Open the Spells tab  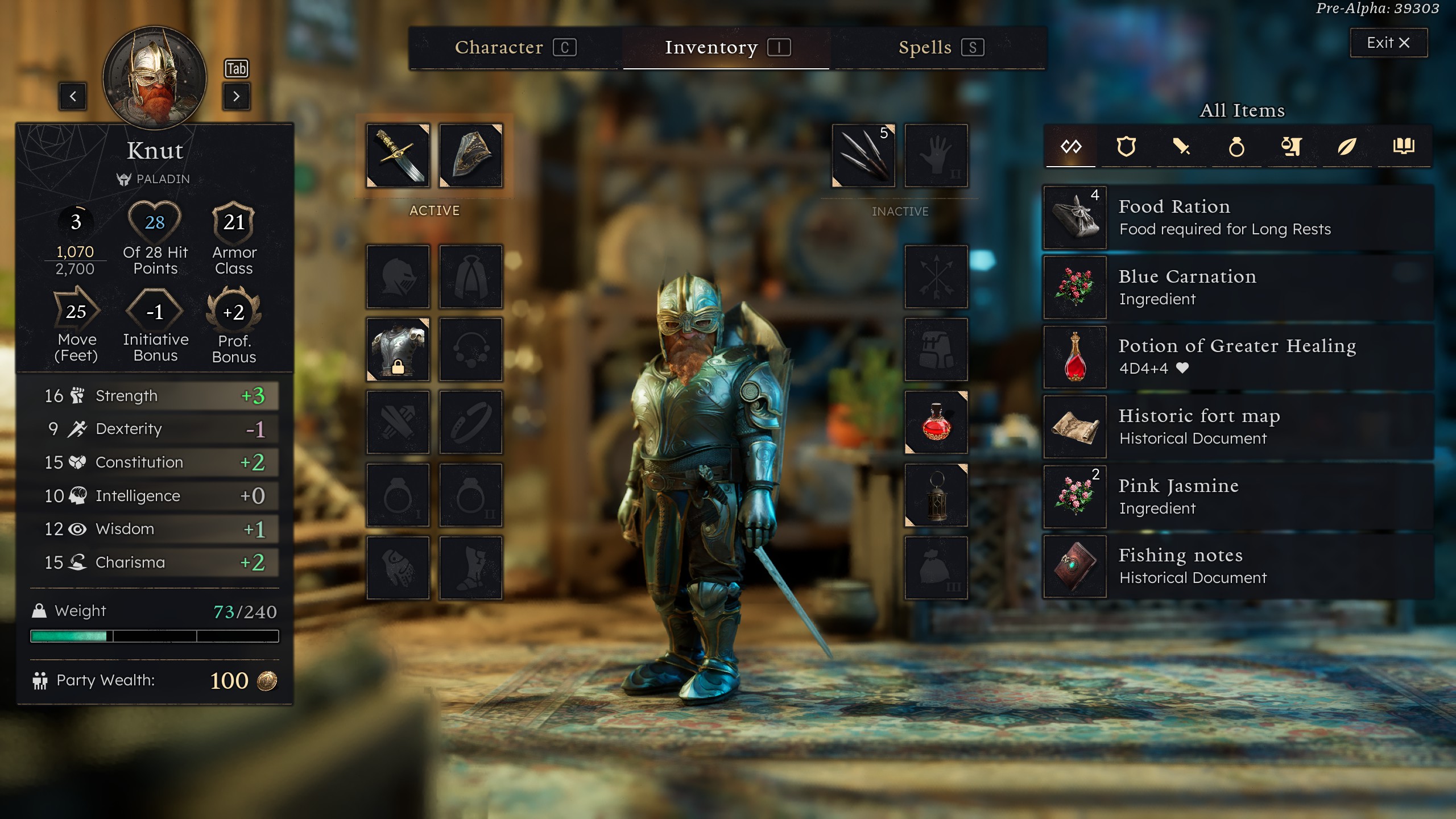[x=940, y=47]
